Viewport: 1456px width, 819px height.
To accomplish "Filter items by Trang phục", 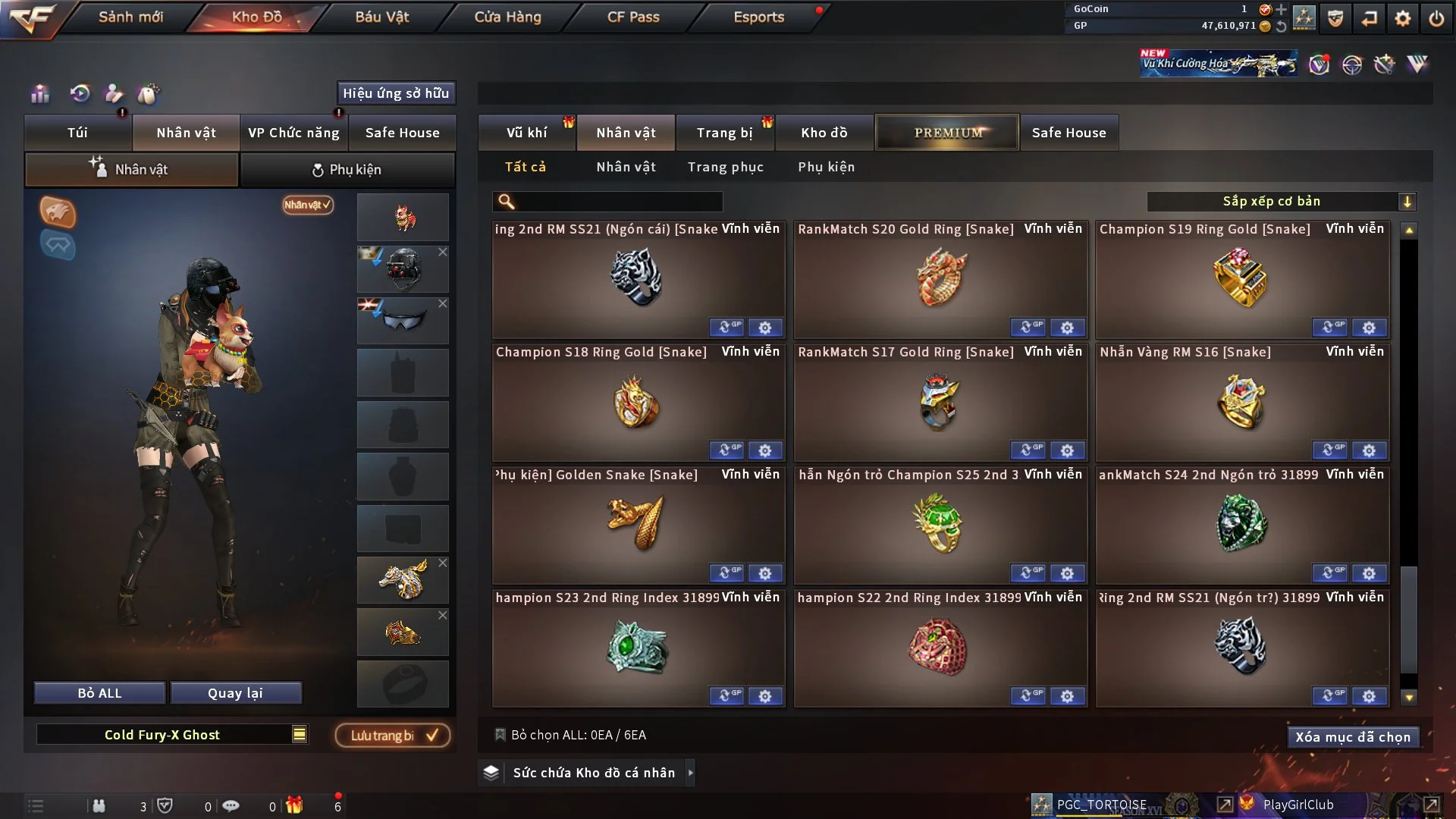I will point(725,167).
